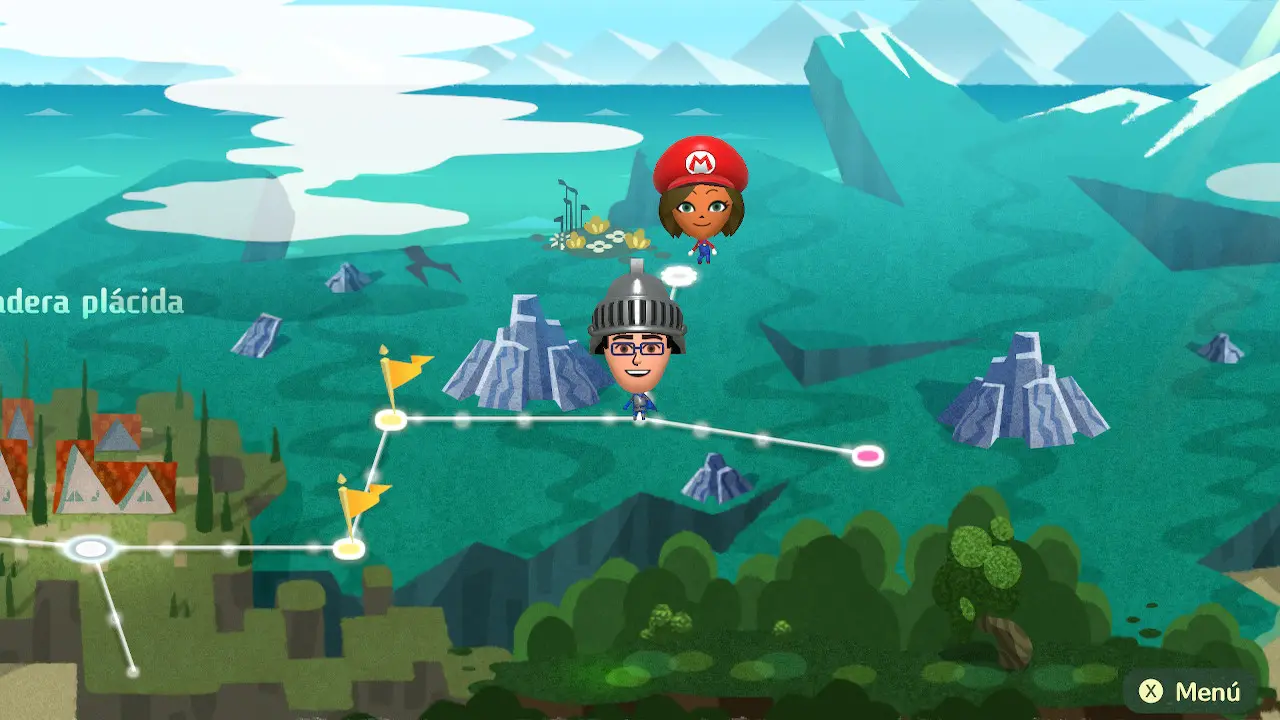Open the Menú button

click(1192, 691)
